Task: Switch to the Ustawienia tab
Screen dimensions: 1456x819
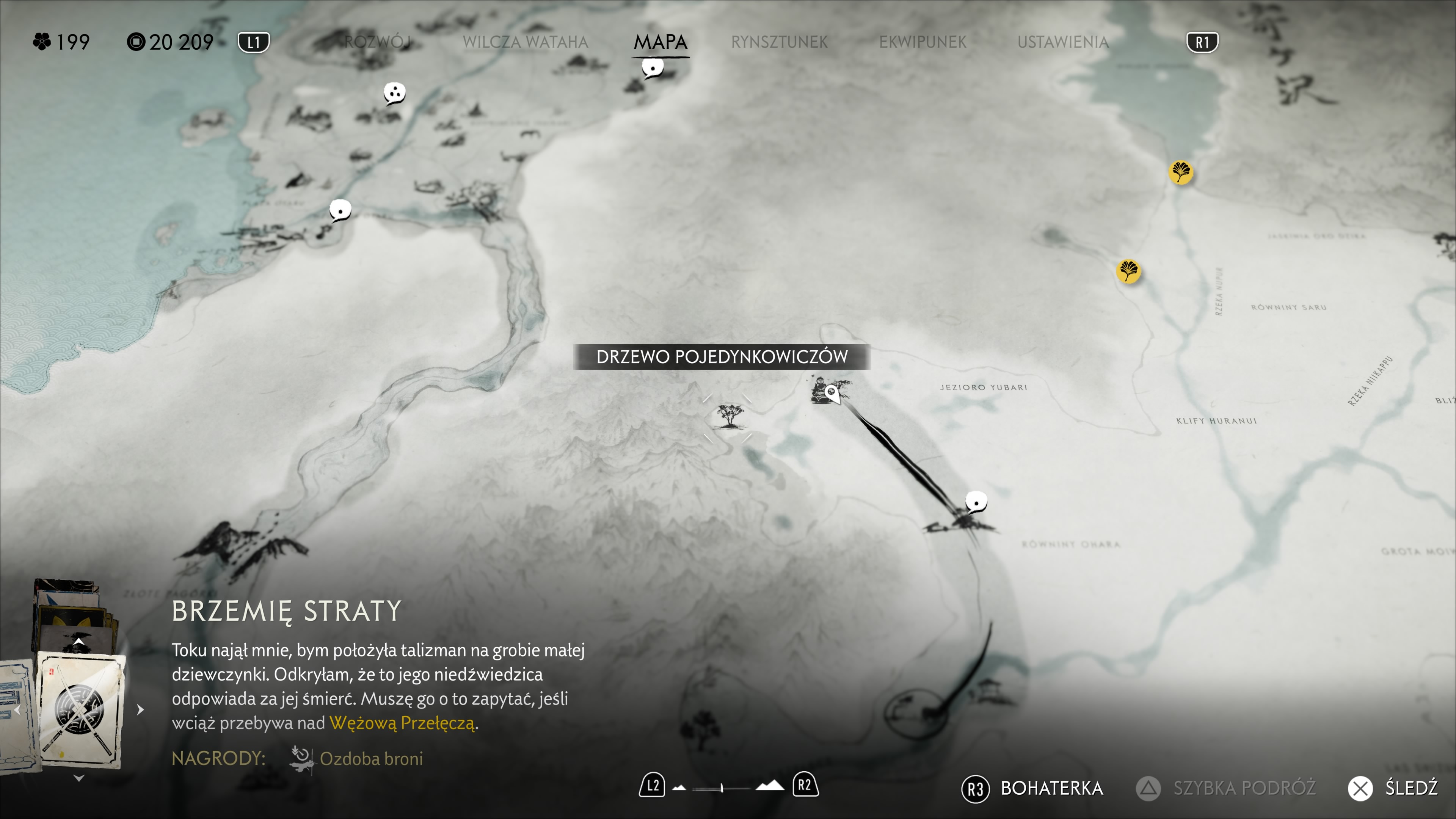Action: pyautogui.click(x=1062, y=42)
